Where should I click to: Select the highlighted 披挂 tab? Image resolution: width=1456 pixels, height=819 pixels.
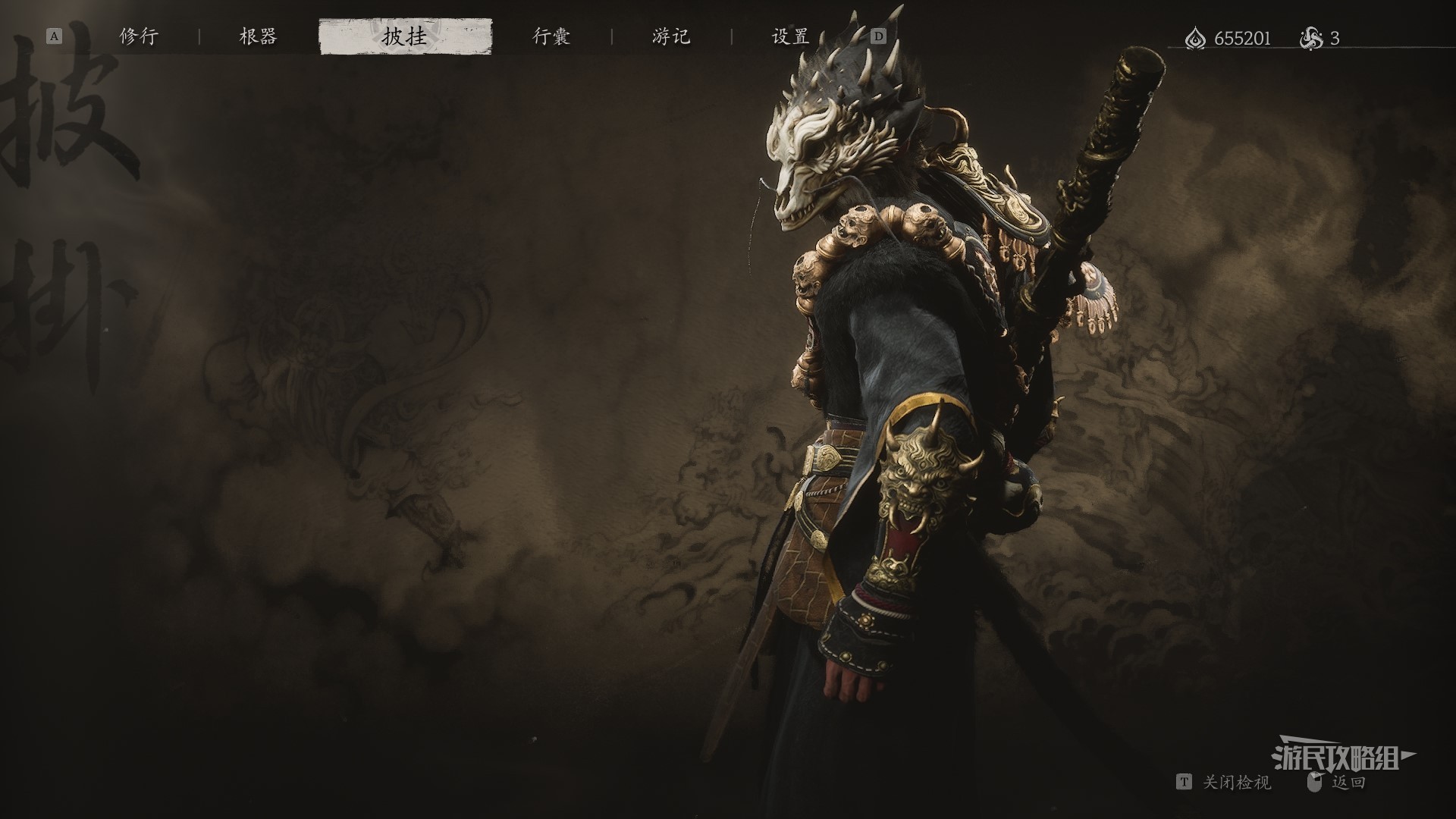tap(405, 37)
